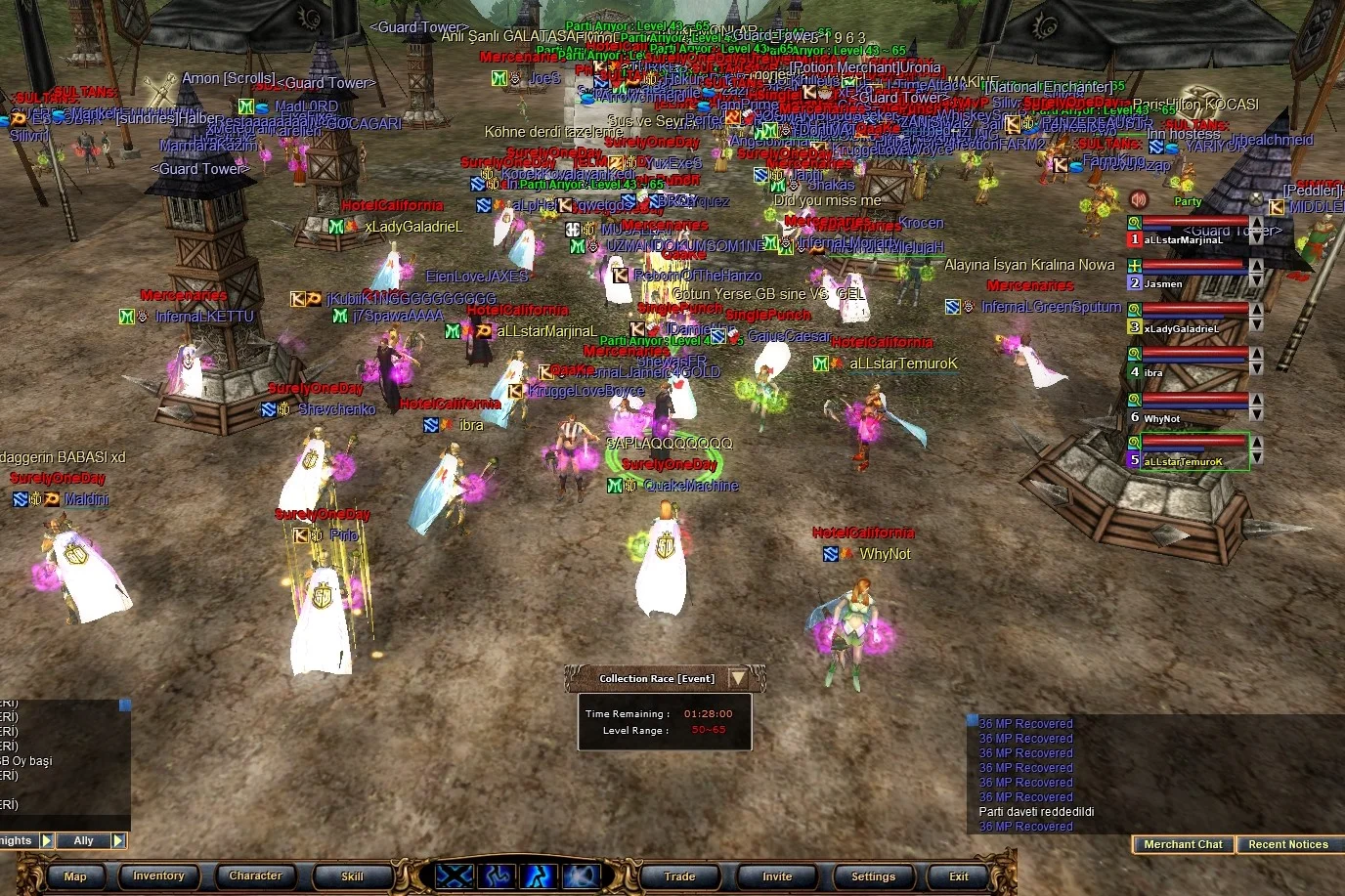1345x896 pixels.
Task: Activate the crossed swords attack icon
Action: click(x=454, y=875)
